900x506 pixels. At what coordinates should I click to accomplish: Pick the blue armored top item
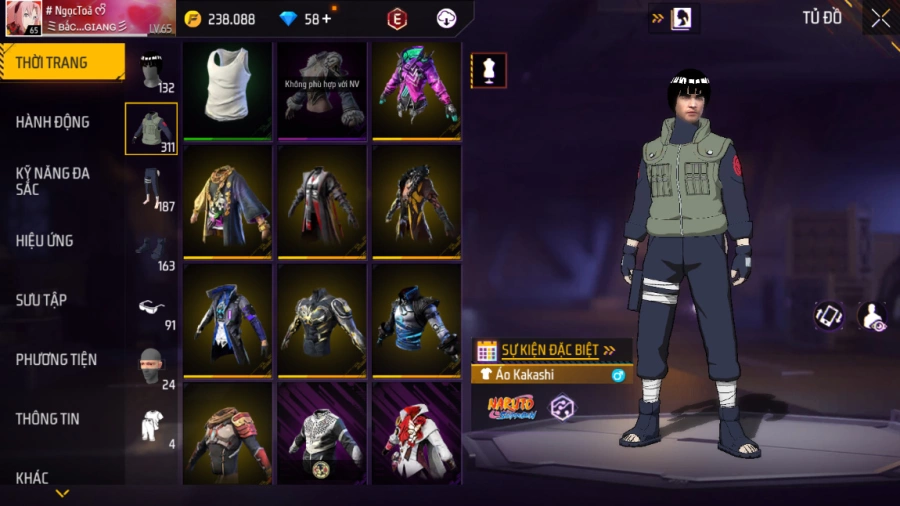click(416, 320)
